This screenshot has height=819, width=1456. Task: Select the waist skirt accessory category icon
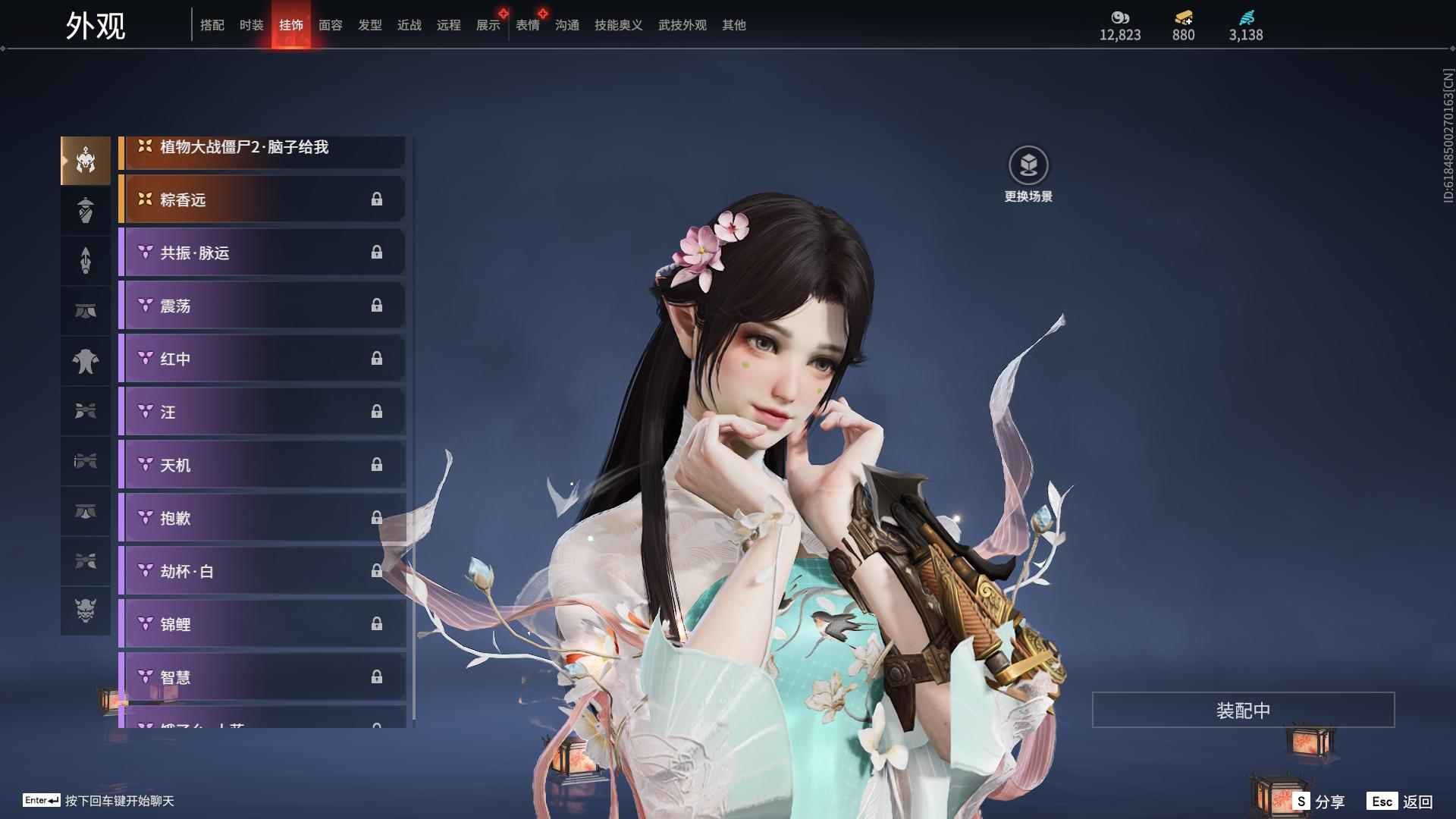click(86, 310)
